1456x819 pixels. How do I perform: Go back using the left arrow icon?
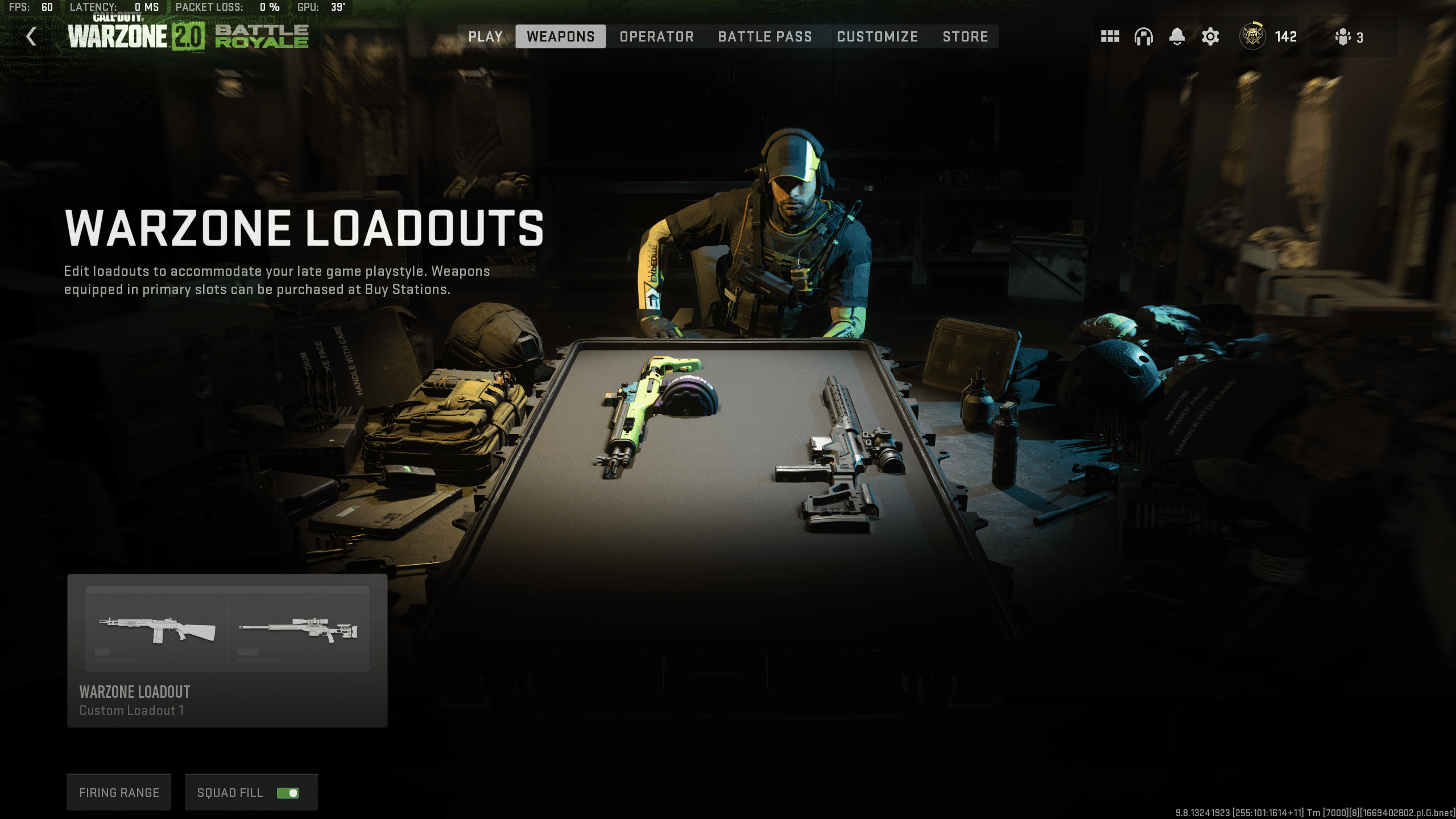click(31, 36)
